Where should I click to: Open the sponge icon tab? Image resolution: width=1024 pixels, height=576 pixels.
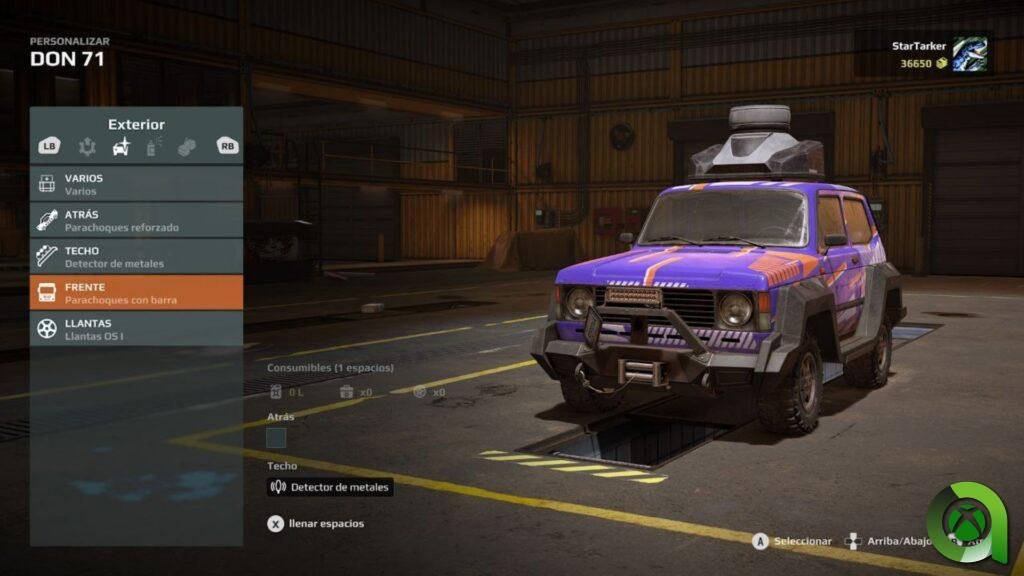(186, 147)
